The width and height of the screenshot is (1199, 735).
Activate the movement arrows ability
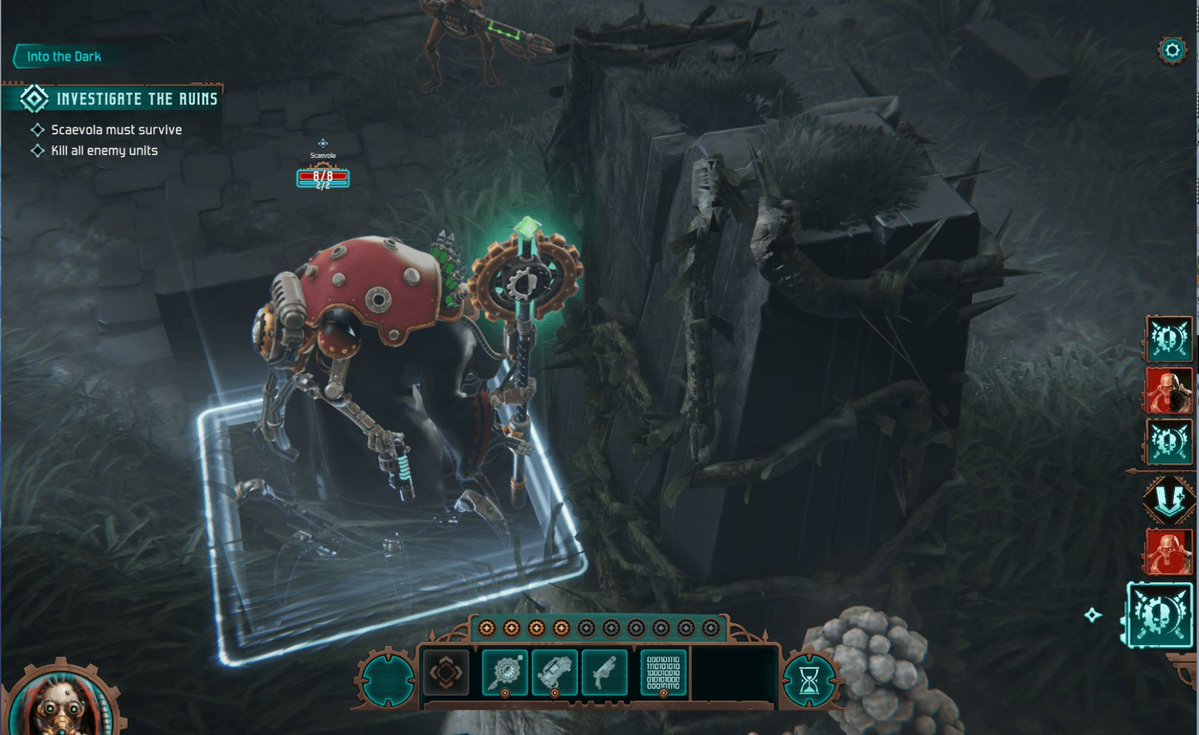point(445,673)
